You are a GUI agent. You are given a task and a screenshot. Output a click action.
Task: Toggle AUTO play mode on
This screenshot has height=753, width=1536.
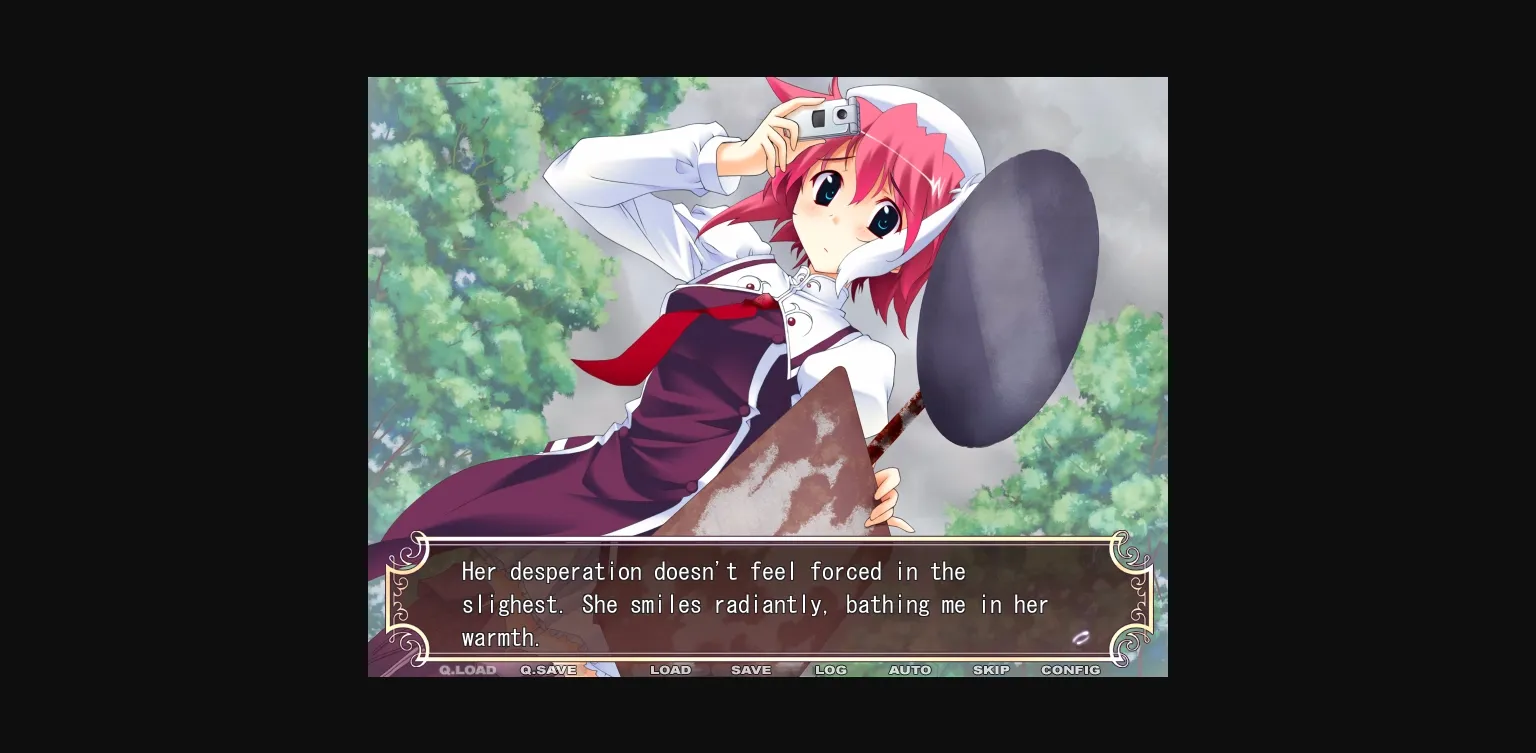tap(910, 670)
